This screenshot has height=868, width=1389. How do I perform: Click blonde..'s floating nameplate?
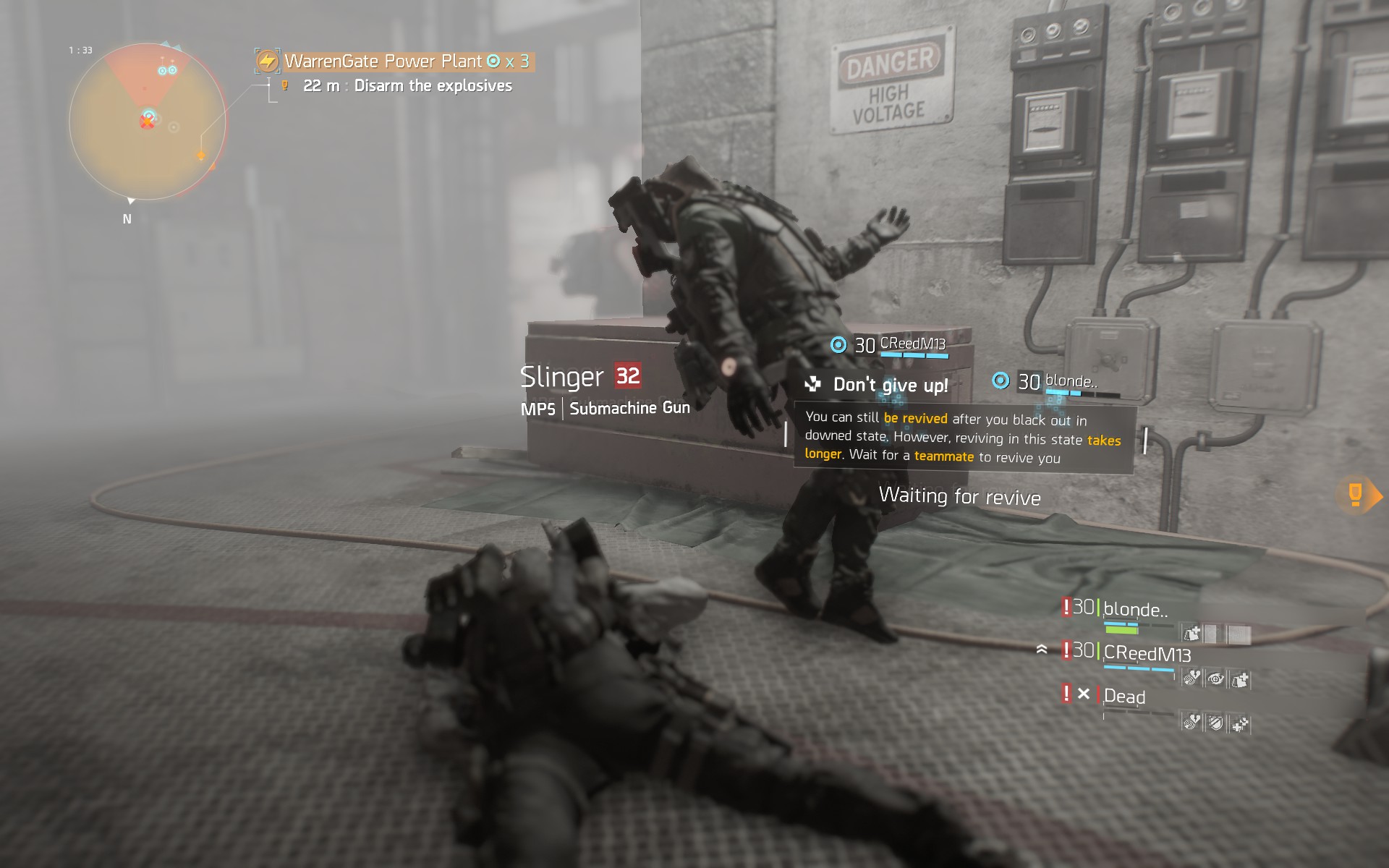1069,381
